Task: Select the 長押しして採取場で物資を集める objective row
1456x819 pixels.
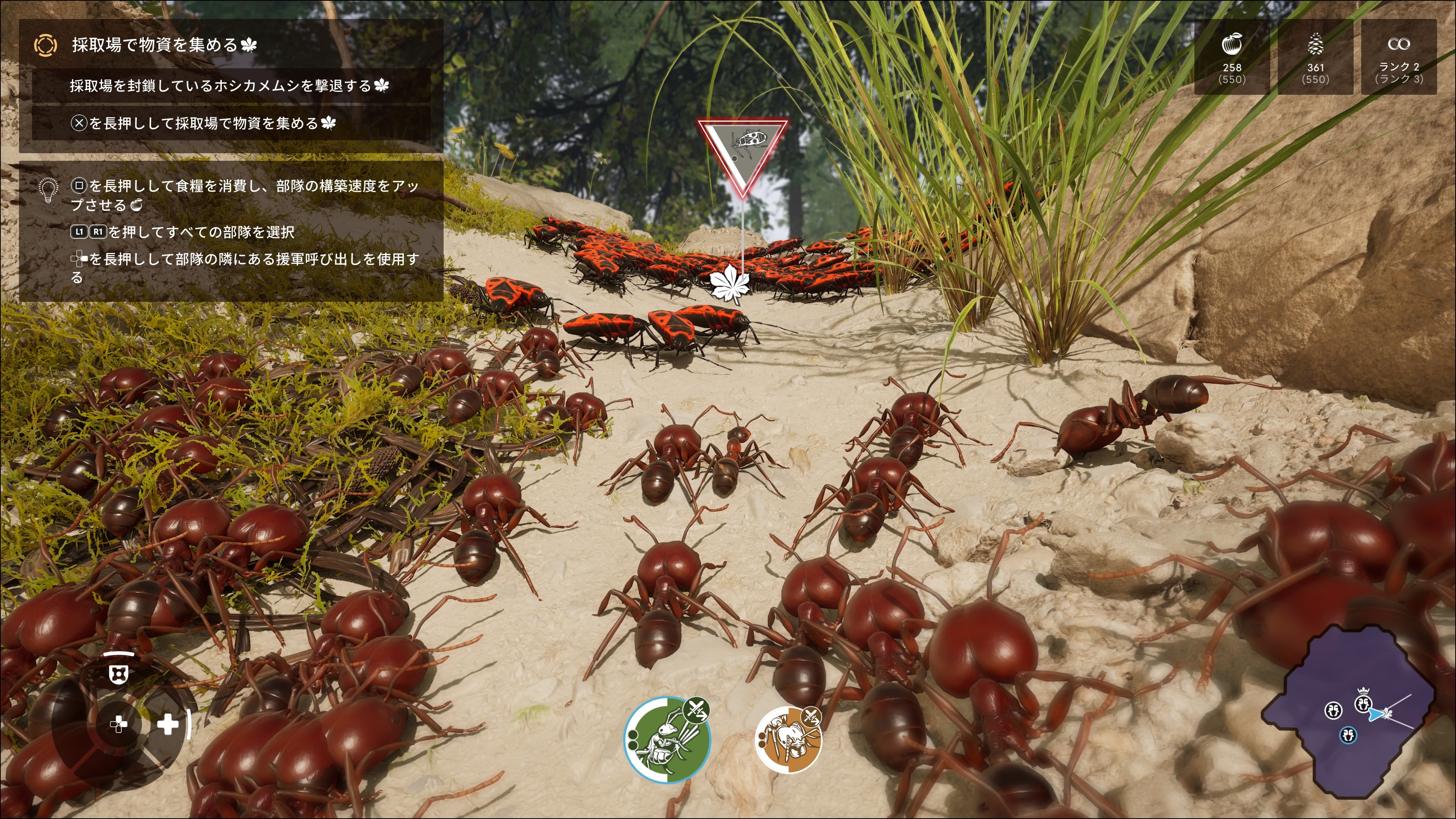Action: click(204, 123)
